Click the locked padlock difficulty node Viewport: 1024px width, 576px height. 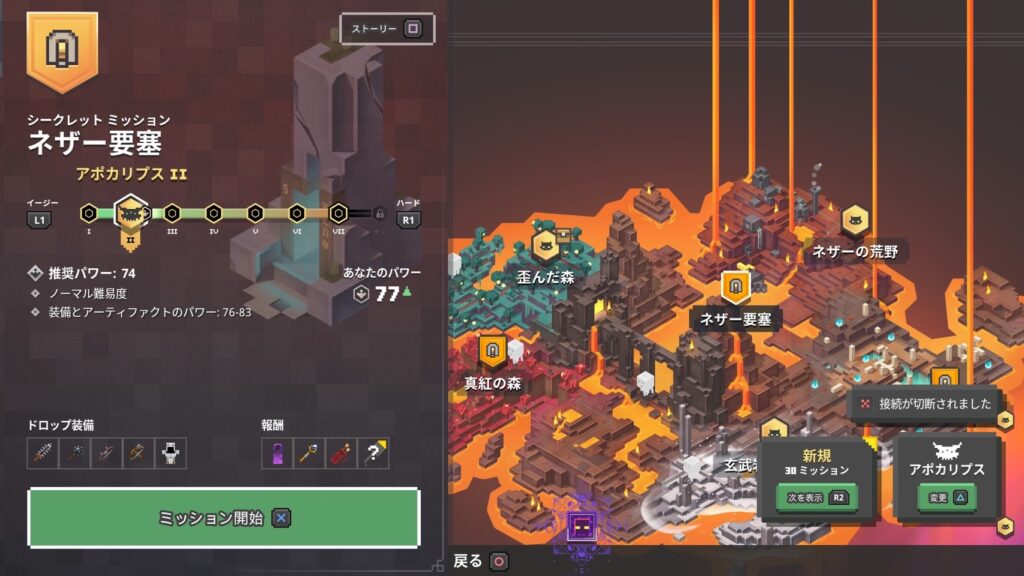pos(379,213)
